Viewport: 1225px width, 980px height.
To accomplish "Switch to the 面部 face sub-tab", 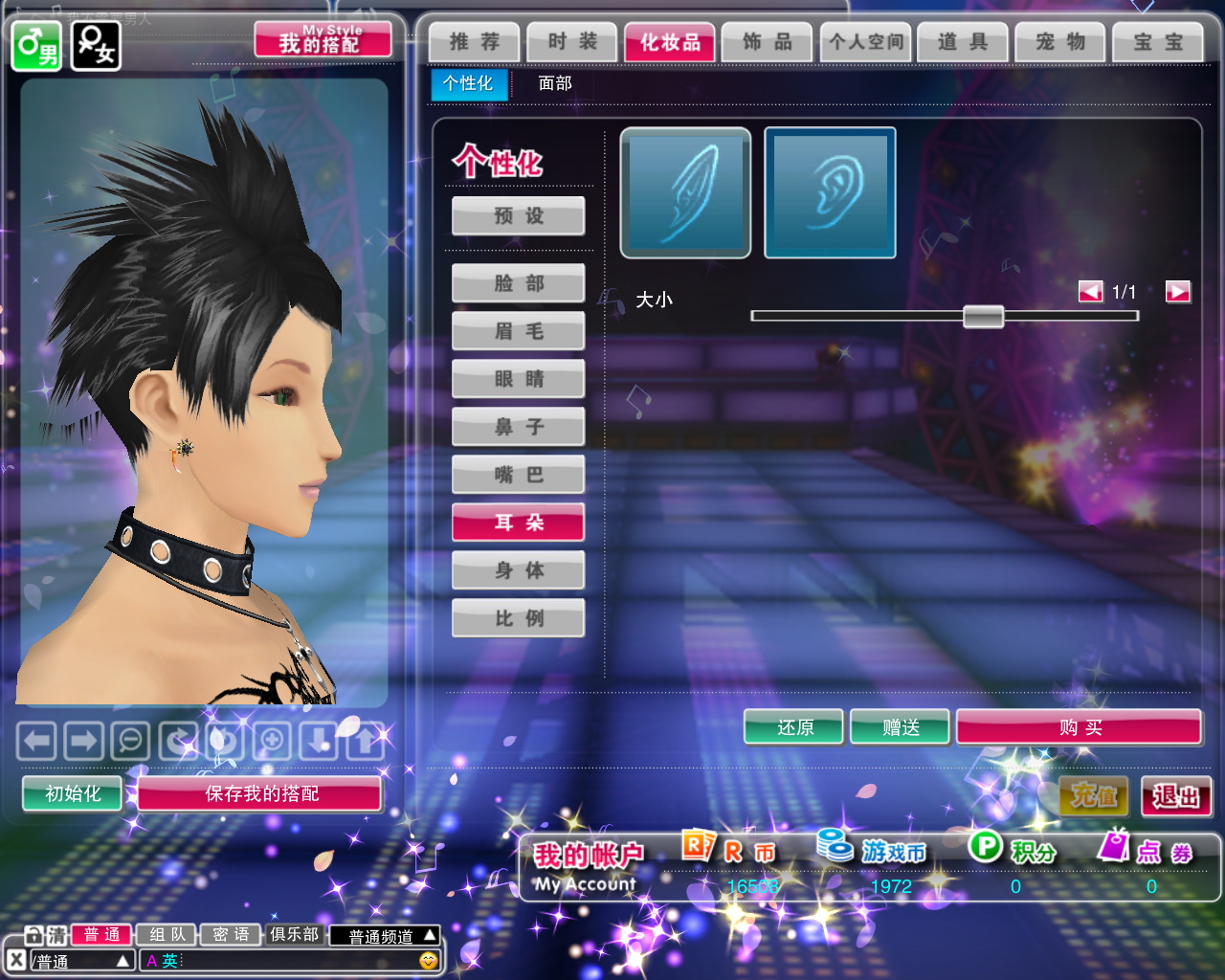I will coord(555,84).
